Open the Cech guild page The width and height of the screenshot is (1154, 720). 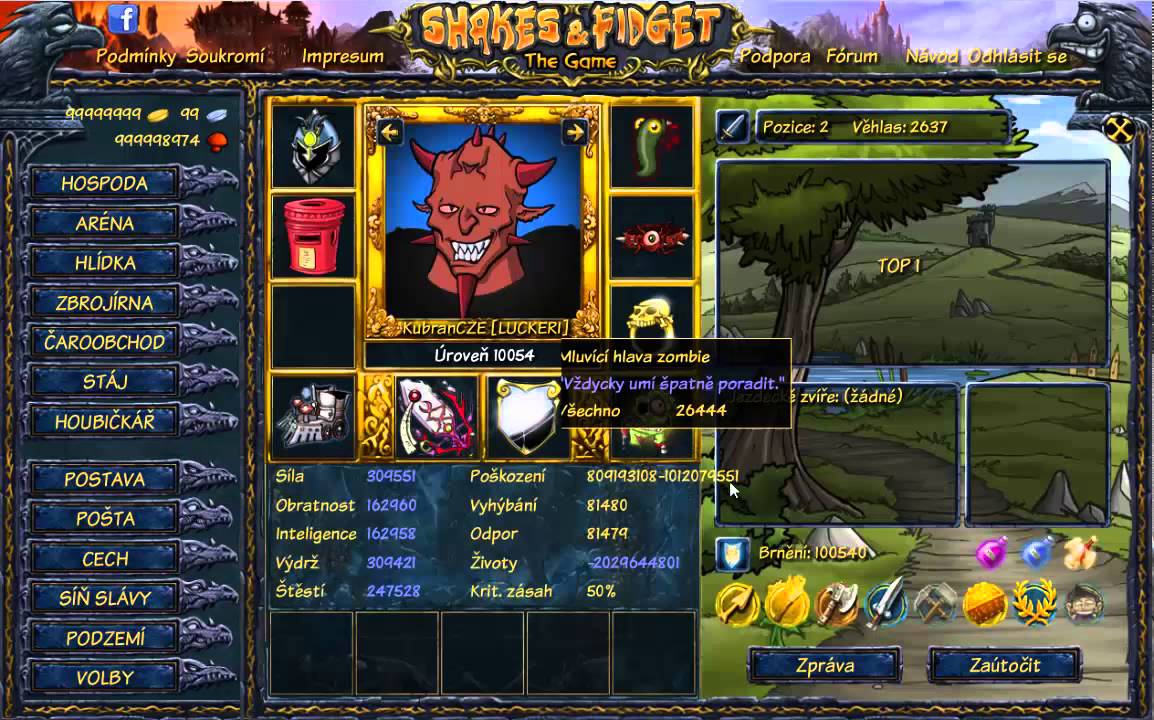(x=104, y=559)
